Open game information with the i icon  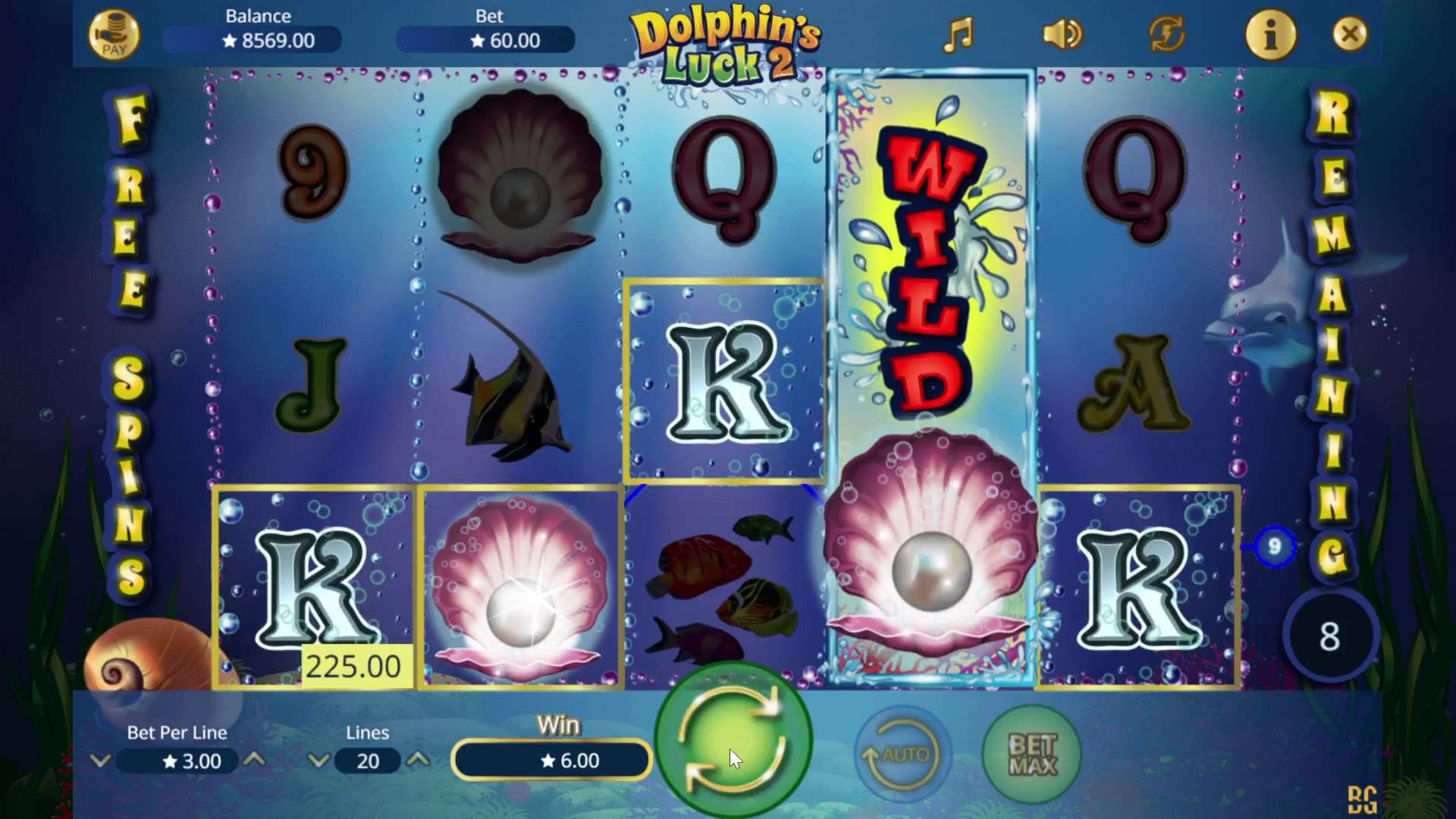[1271, 34]
